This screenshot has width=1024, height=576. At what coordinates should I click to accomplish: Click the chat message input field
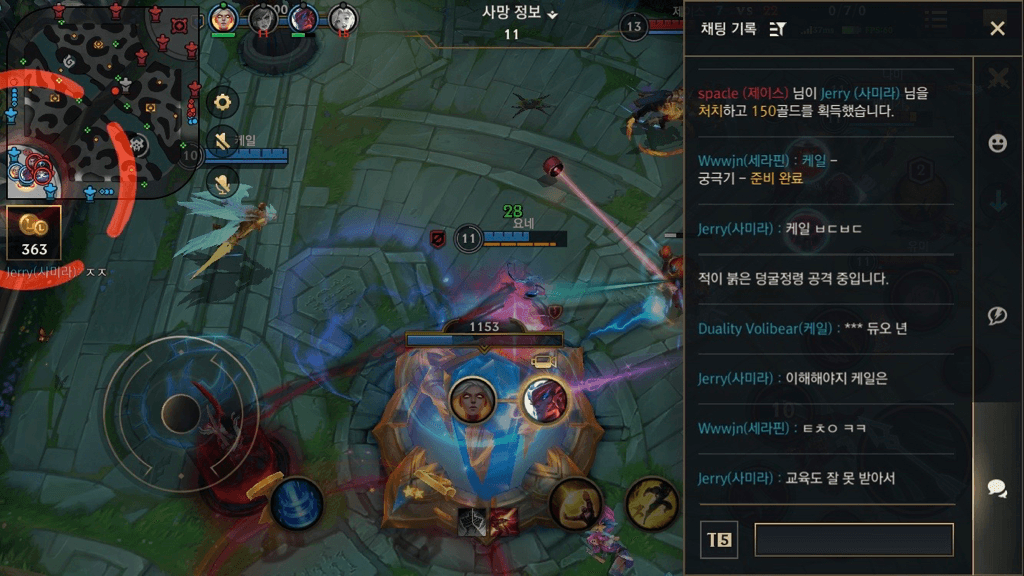pyautogui.click(x=853, y=540)
